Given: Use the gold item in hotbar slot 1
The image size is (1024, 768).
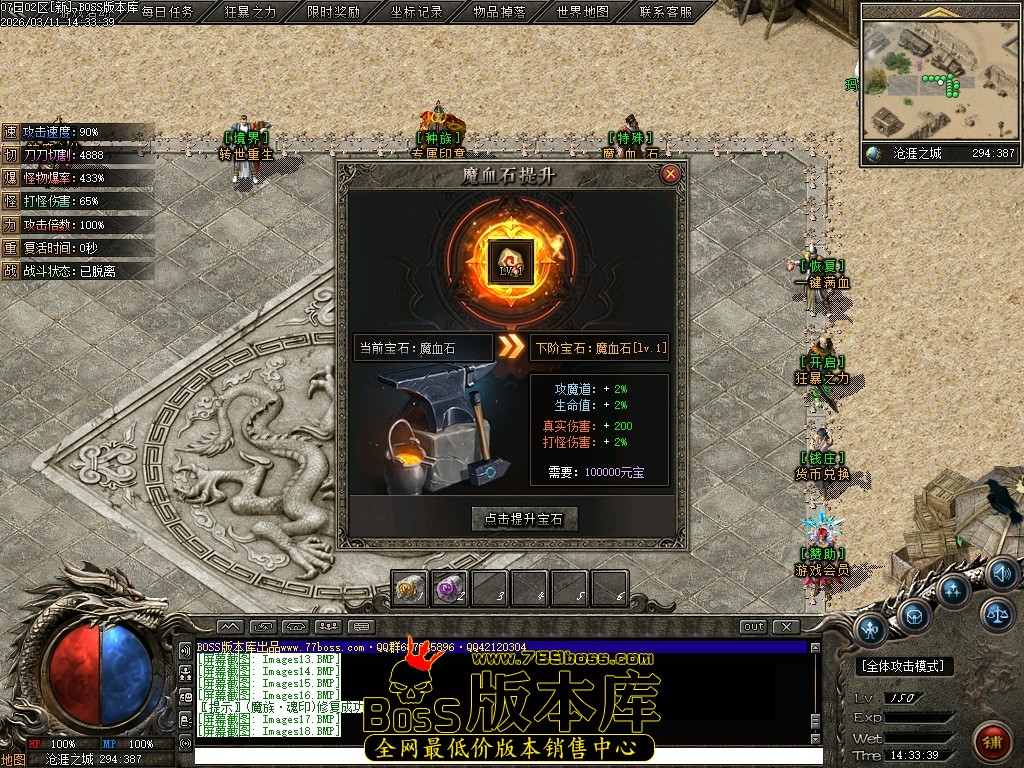Looking at the screenshot, I should coord(410,588).
